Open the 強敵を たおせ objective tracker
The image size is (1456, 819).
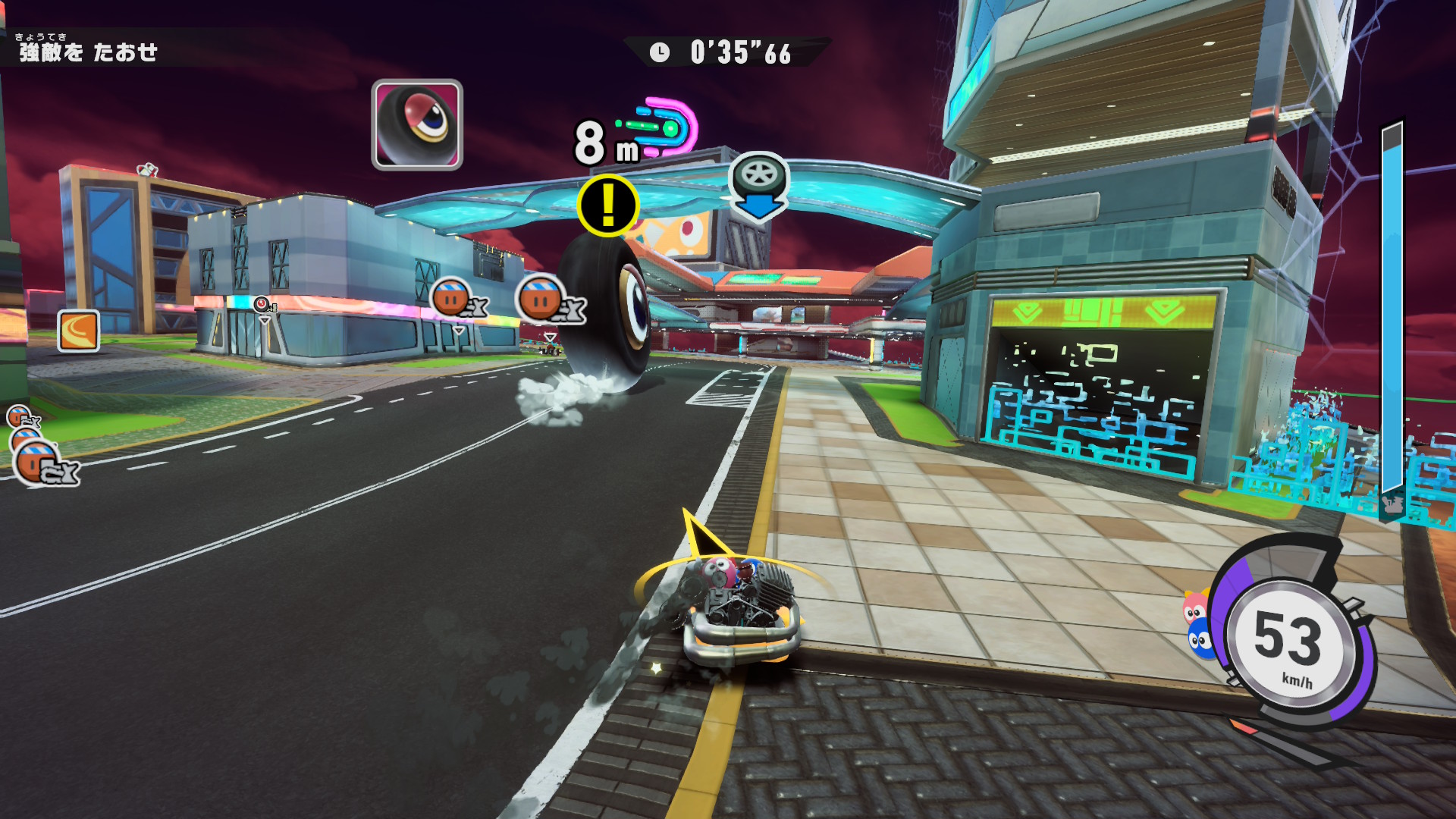(x=88, y=52)
